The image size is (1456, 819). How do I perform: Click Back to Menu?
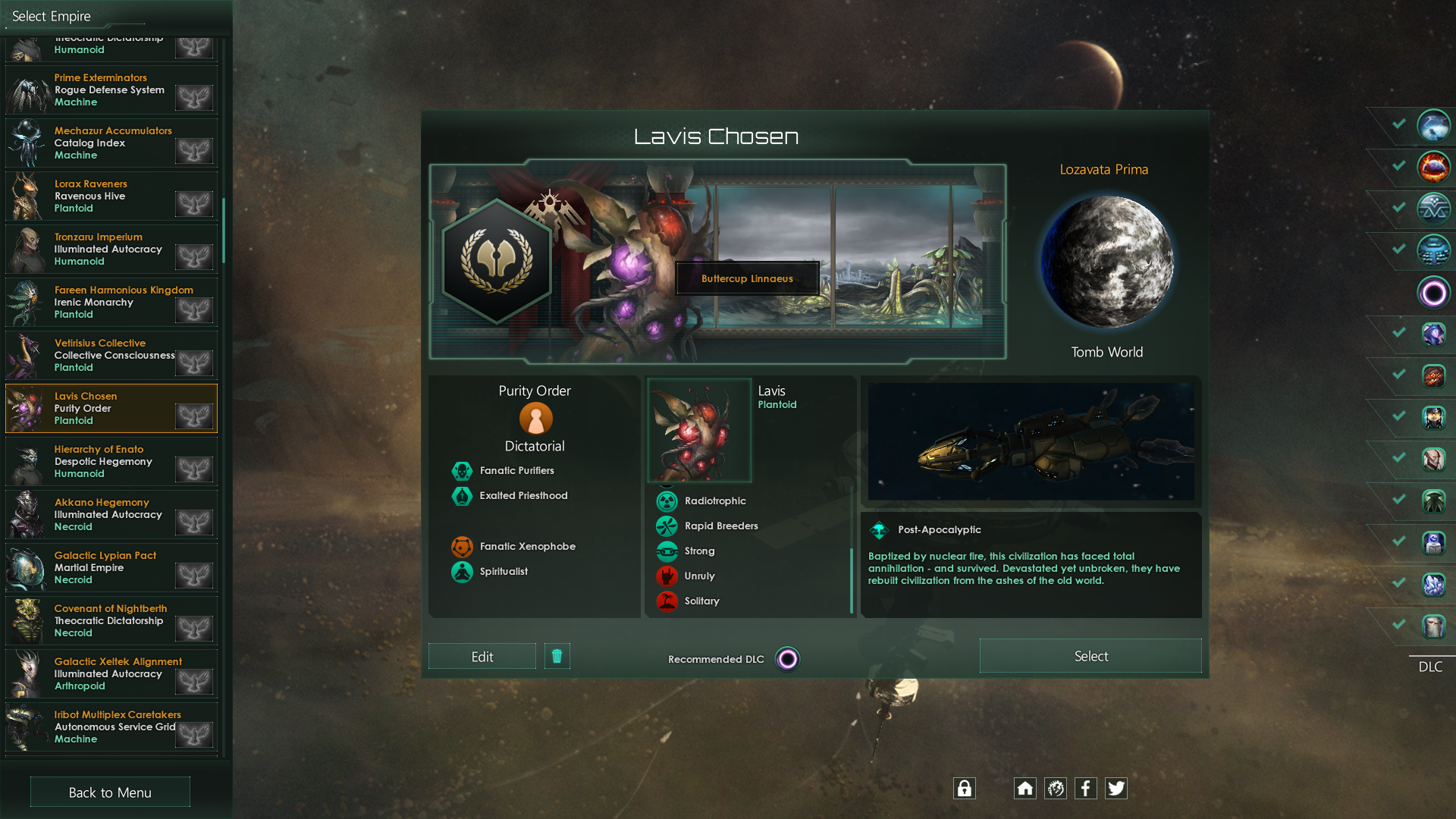(x=109, y=792)
